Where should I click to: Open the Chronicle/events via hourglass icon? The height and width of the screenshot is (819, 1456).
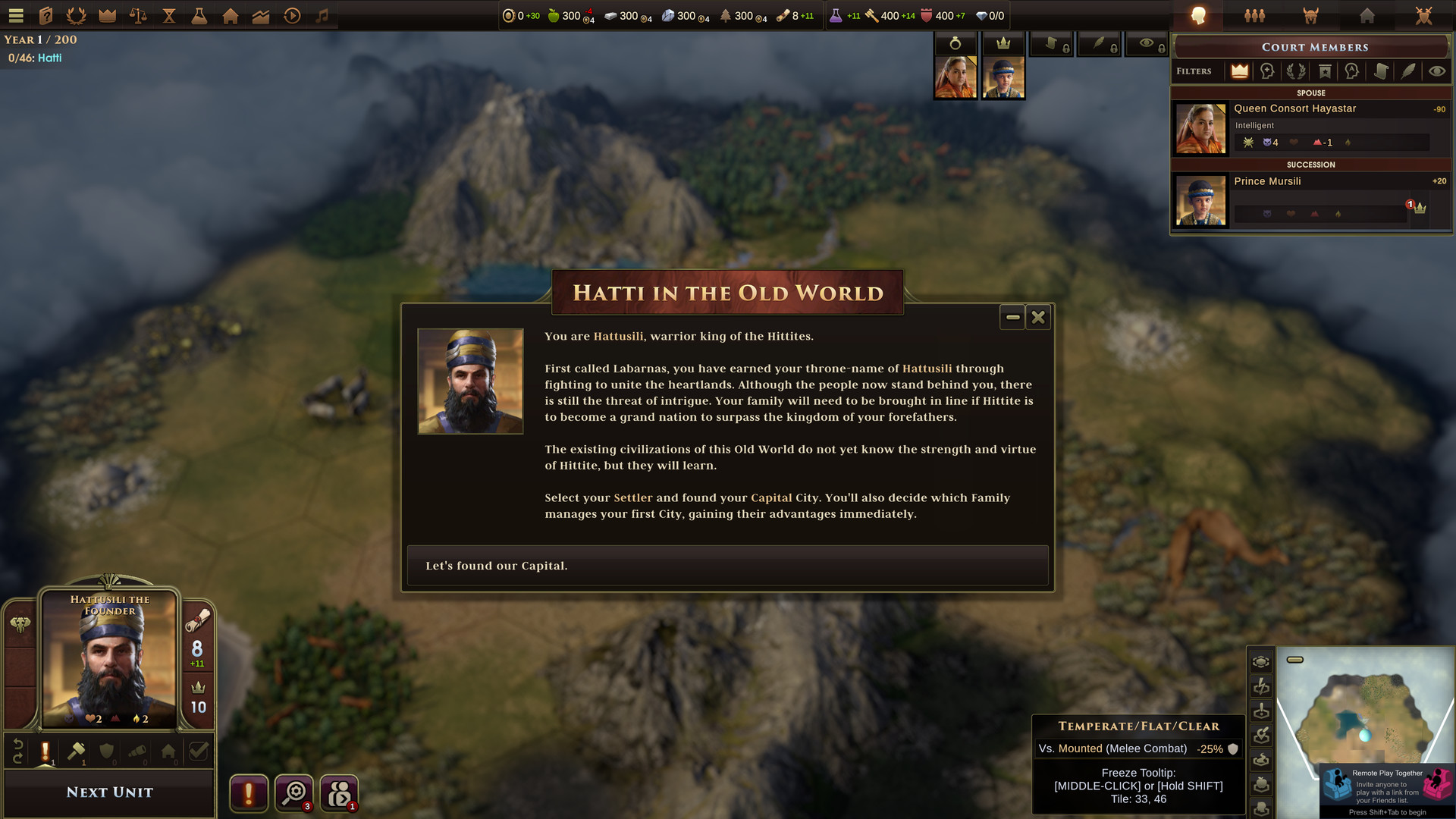pyautogui.click(x=168, y=15)
